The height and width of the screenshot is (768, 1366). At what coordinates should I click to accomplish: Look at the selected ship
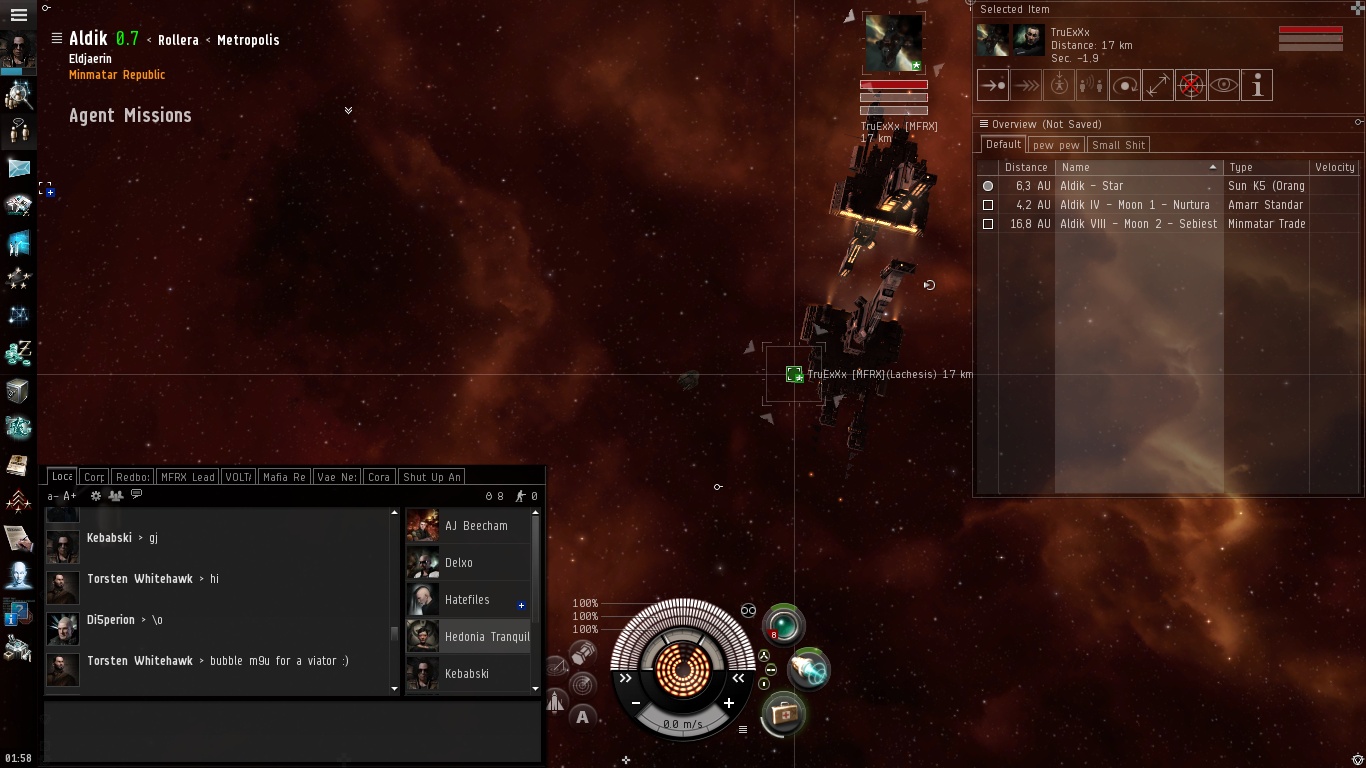click(x=1223, y=86)
